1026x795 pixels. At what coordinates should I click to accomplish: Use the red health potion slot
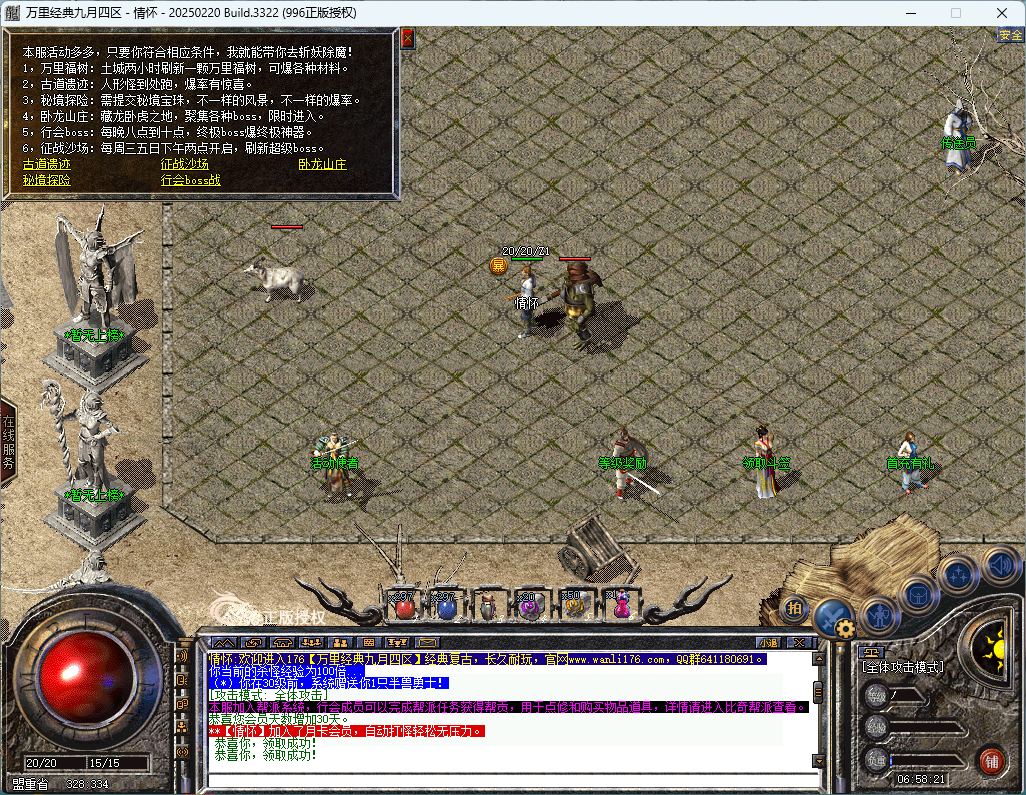point(405,606)
